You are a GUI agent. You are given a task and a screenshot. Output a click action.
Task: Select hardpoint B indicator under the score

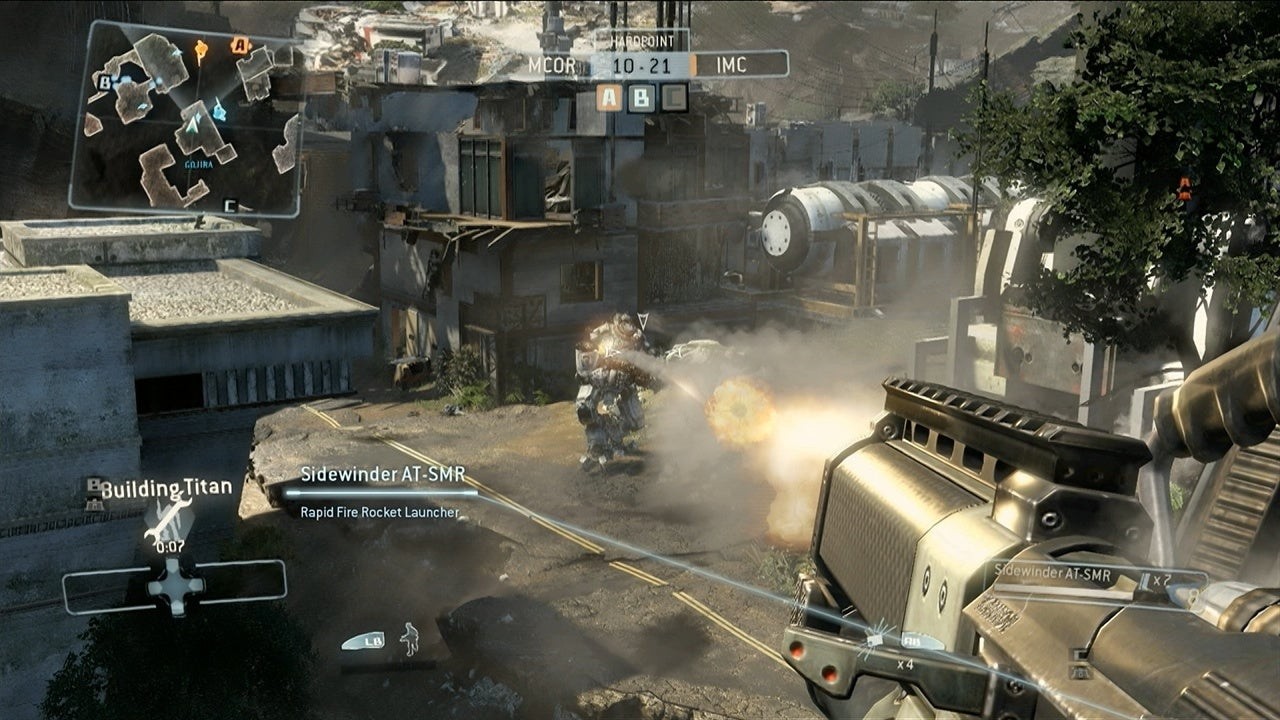(x=642, y=97)
